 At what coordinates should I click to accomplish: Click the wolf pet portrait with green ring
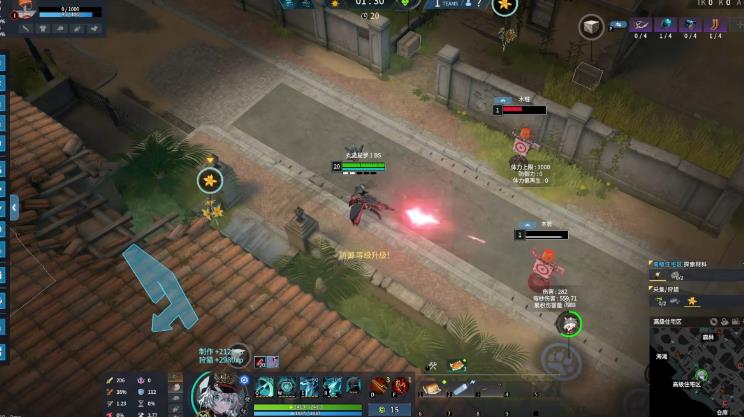pyautogui.click(x=568, y=322)
